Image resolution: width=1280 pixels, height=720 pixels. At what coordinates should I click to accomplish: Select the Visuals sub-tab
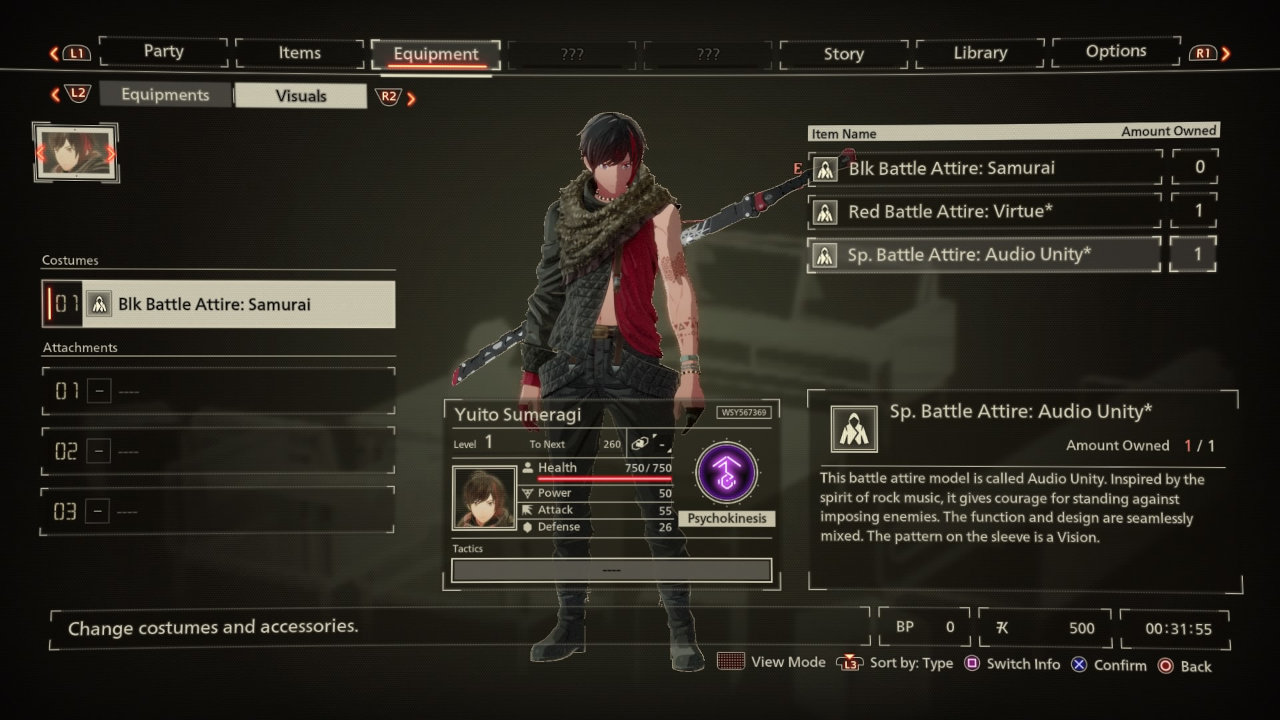coord(300,96)
